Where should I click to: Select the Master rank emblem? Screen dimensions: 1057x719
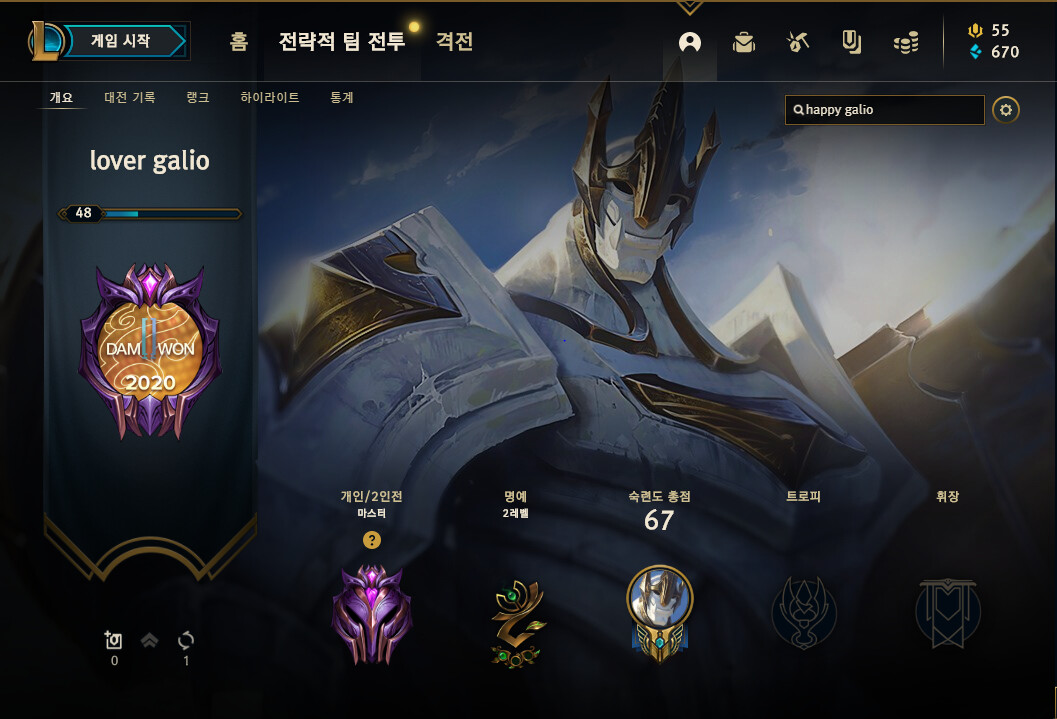click(x=372, y=612)
